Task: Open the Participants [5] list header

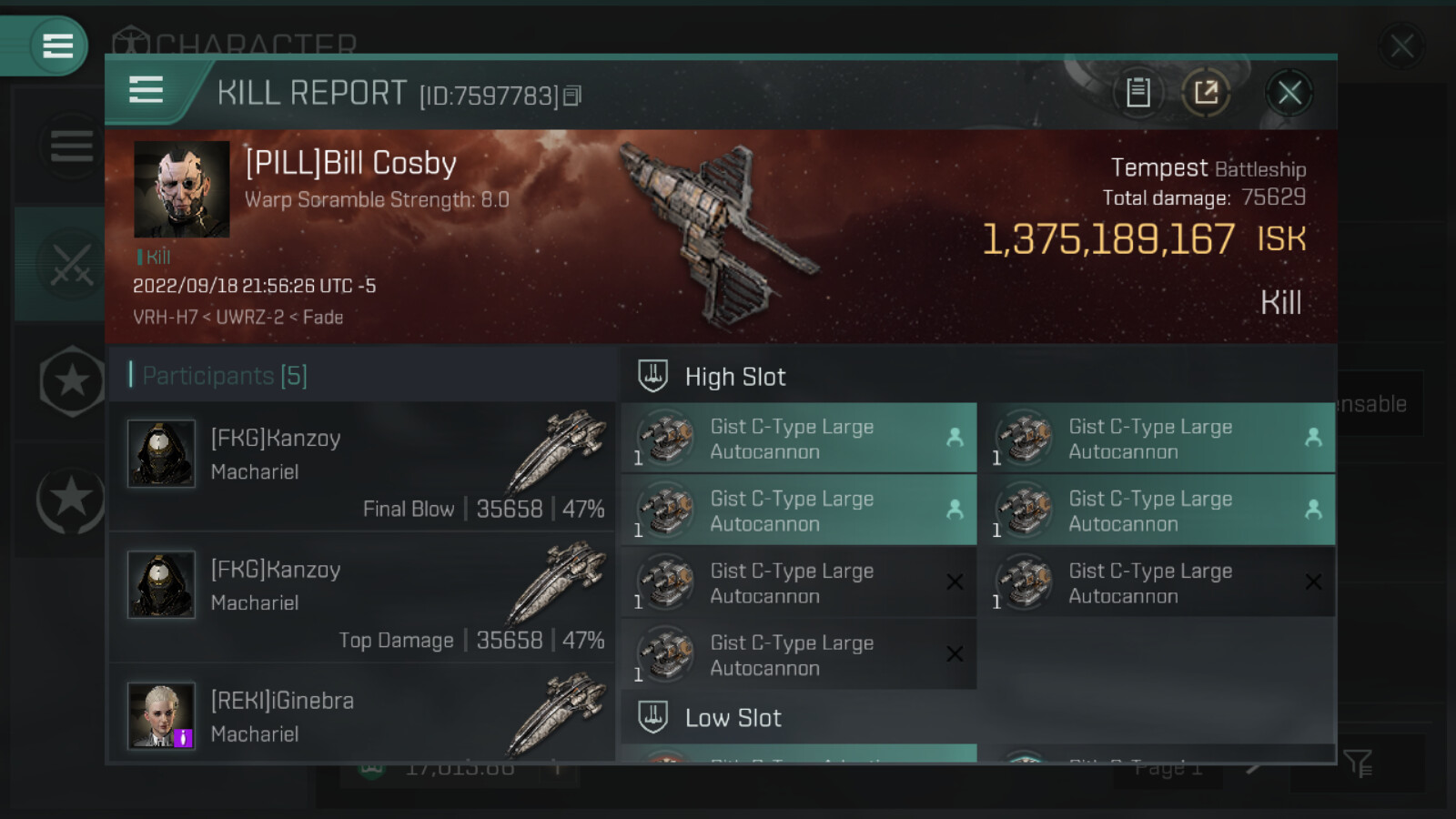Action: point(226,376)
